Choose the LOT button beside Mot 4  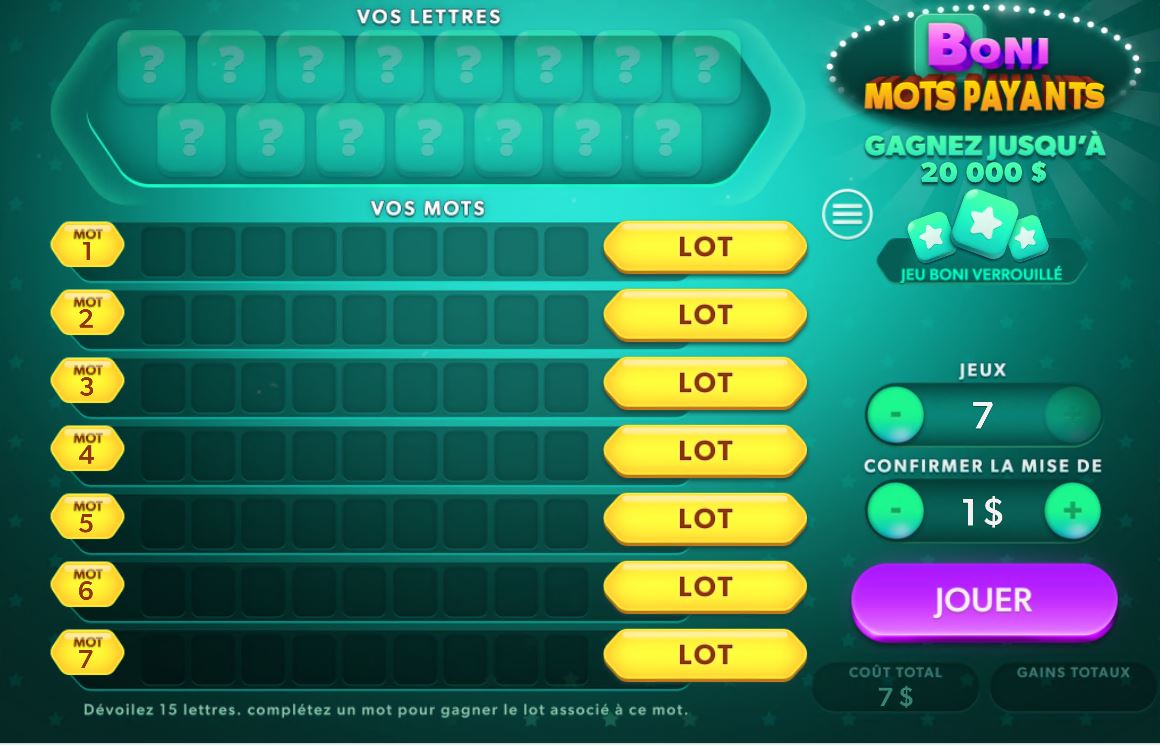point(705,451)
